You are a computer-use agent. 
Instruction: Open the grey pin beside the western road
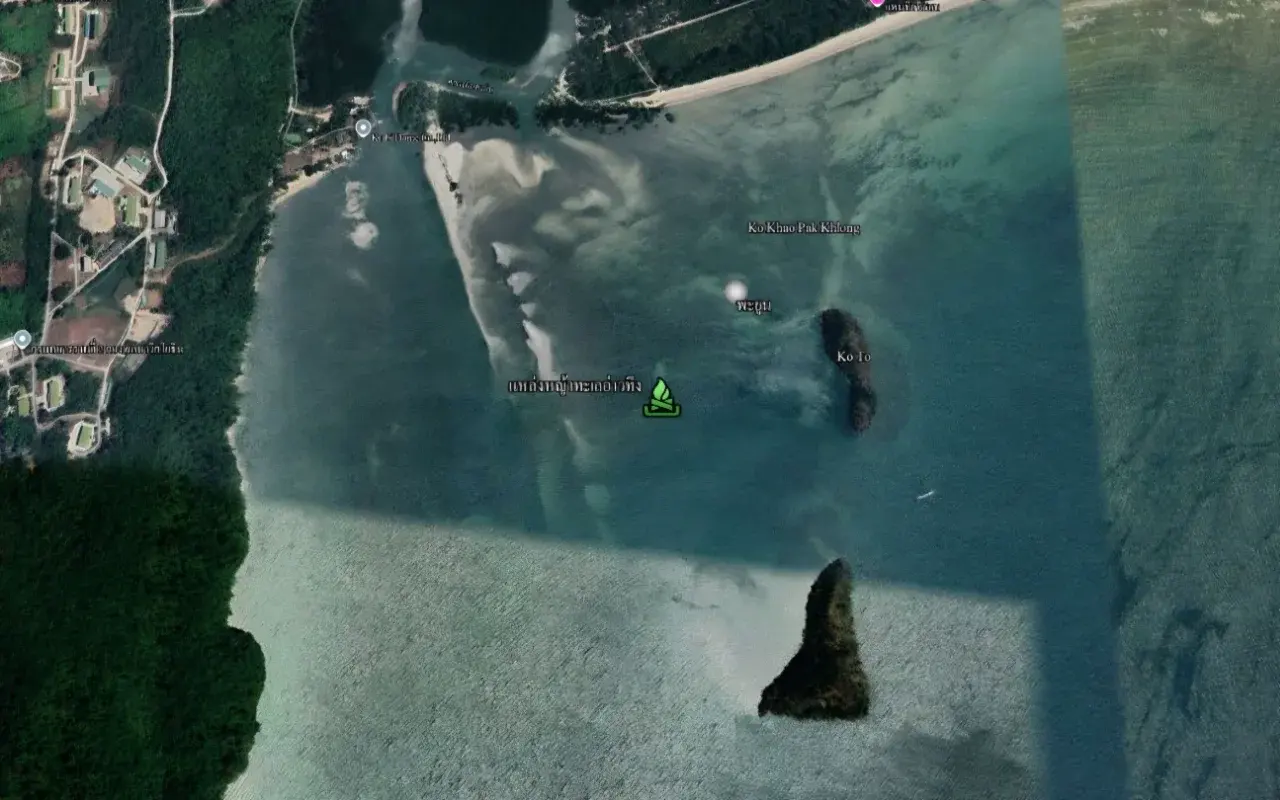pos(22,339)
